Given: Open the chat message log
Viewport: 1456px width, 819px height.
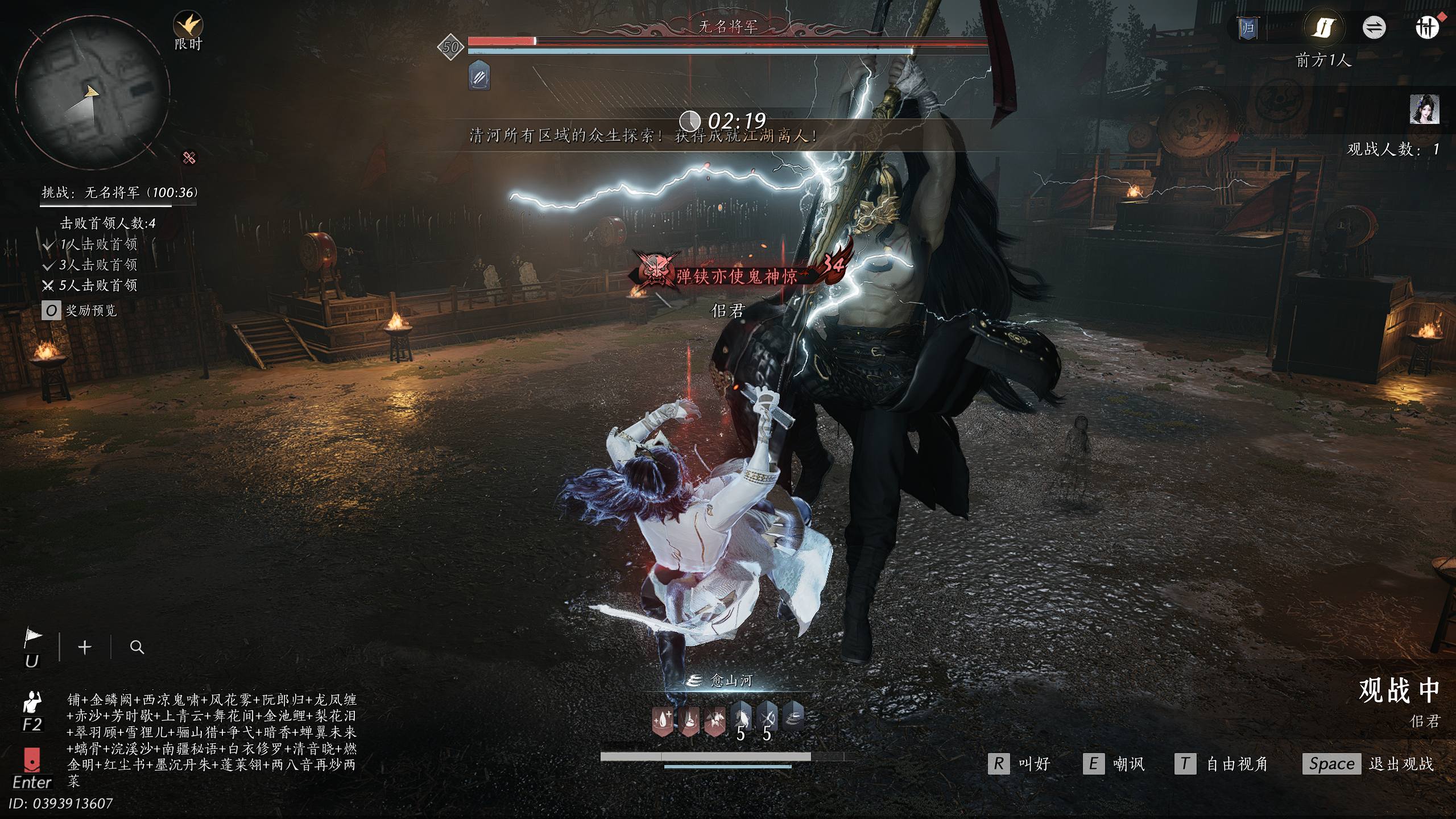Looking at the screenshot, I should click(212, 739).
